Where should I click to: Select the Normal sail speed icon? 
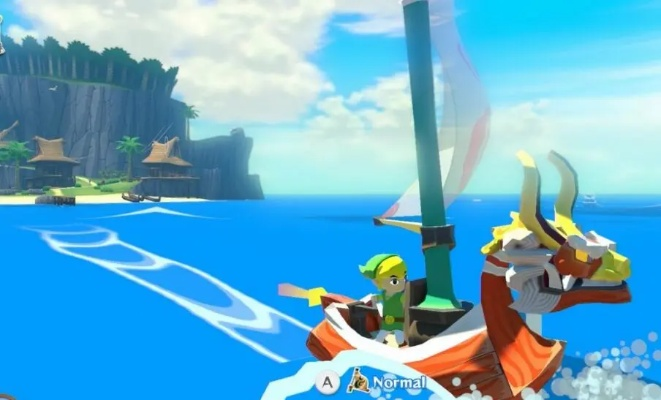(358, 381)
